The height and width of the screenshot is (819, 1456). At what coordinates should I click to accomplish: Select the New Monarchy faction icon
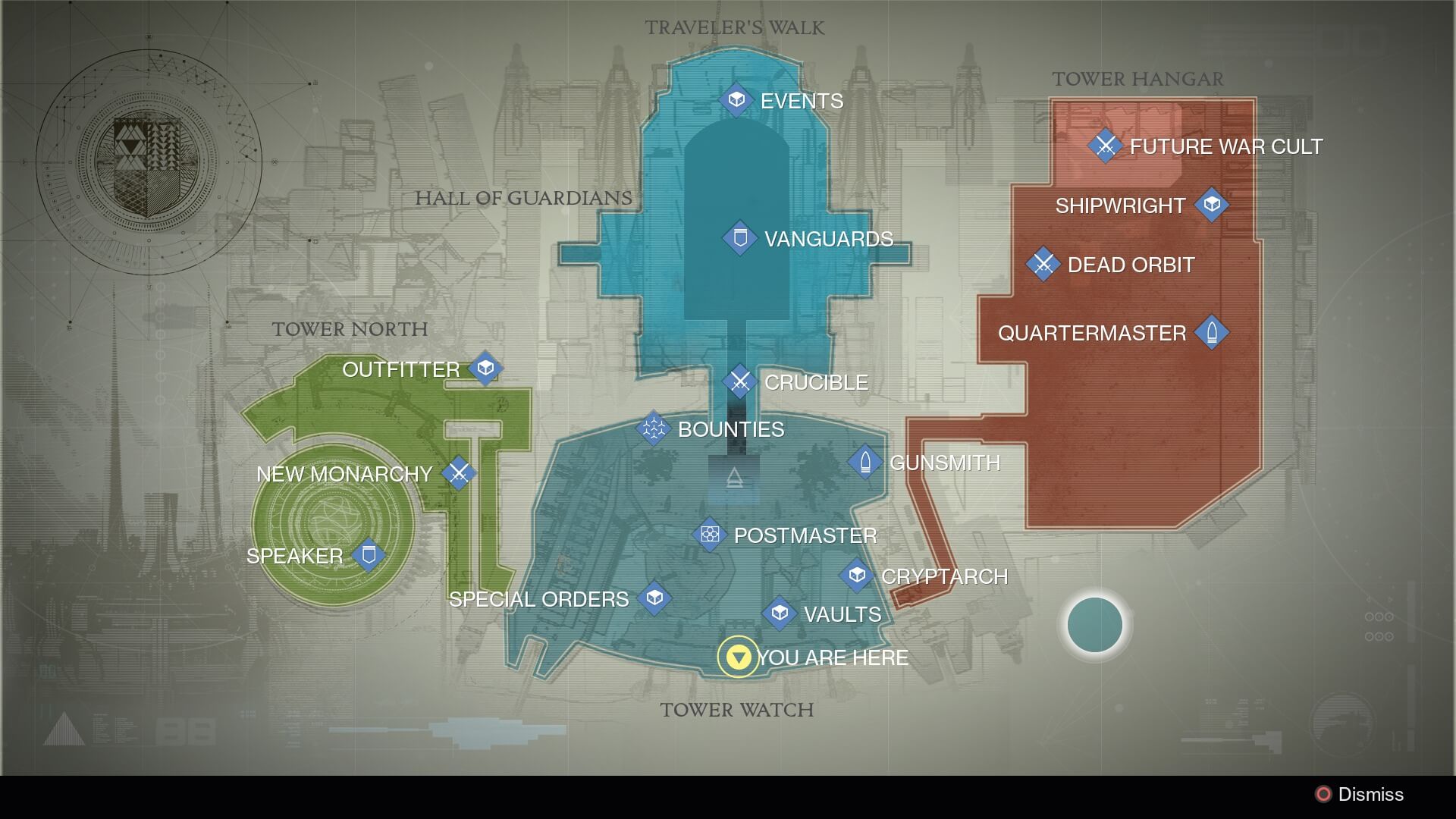coord(458,473)
